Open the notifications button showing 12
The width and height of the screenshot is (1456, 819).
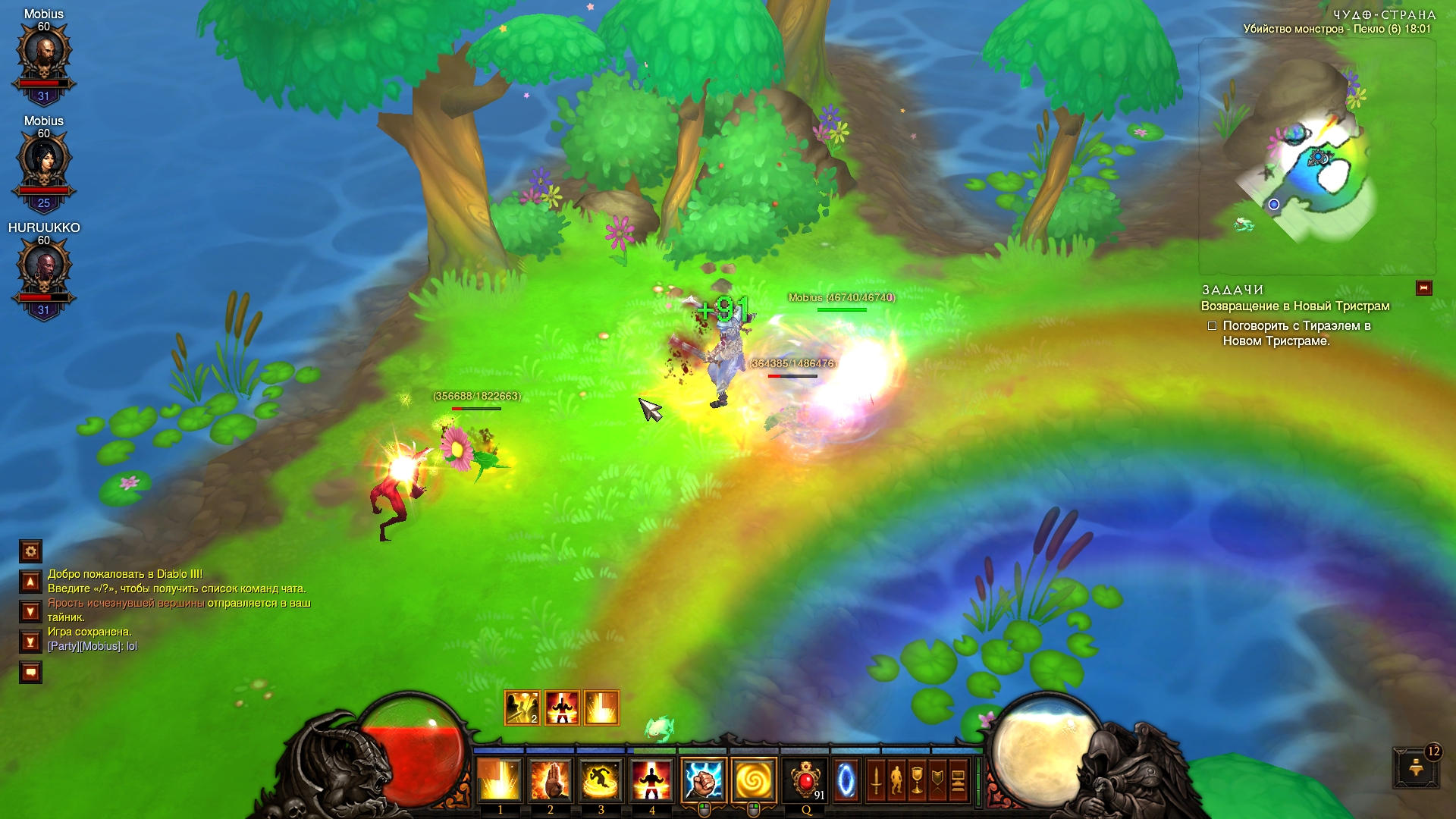tap(1415, 769)
